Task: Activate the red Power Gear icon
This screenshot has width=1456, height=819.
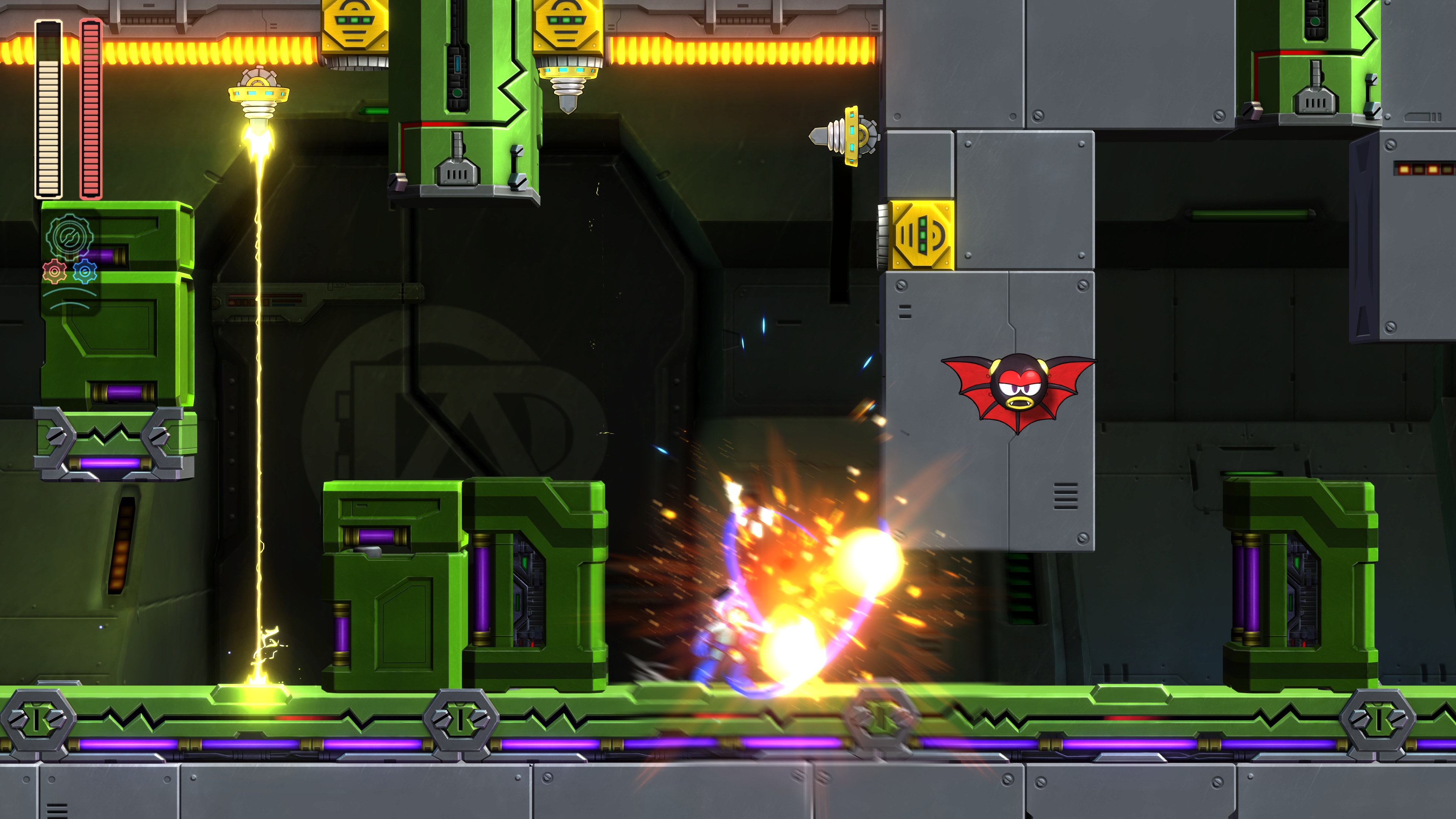Action: pos(54,272)
